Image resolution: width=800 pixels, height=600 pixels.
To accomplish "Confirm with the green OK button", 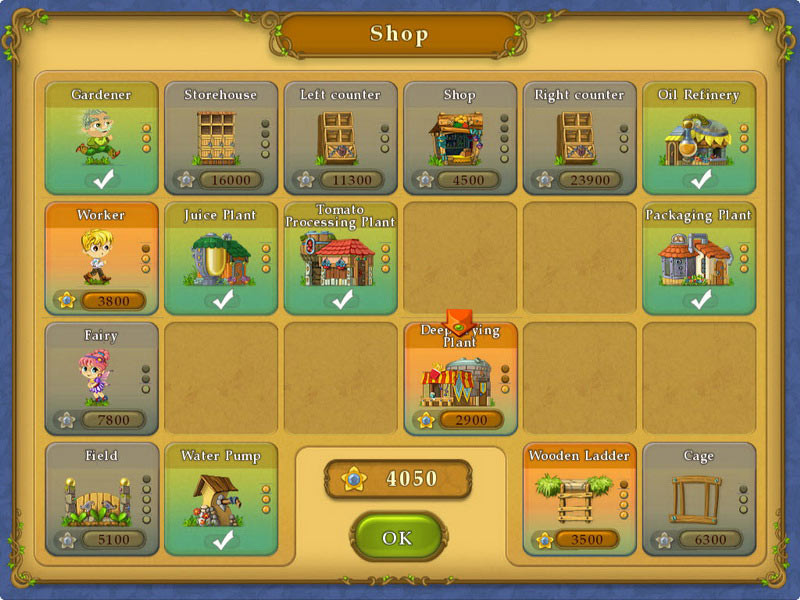I will coord(397,538).
